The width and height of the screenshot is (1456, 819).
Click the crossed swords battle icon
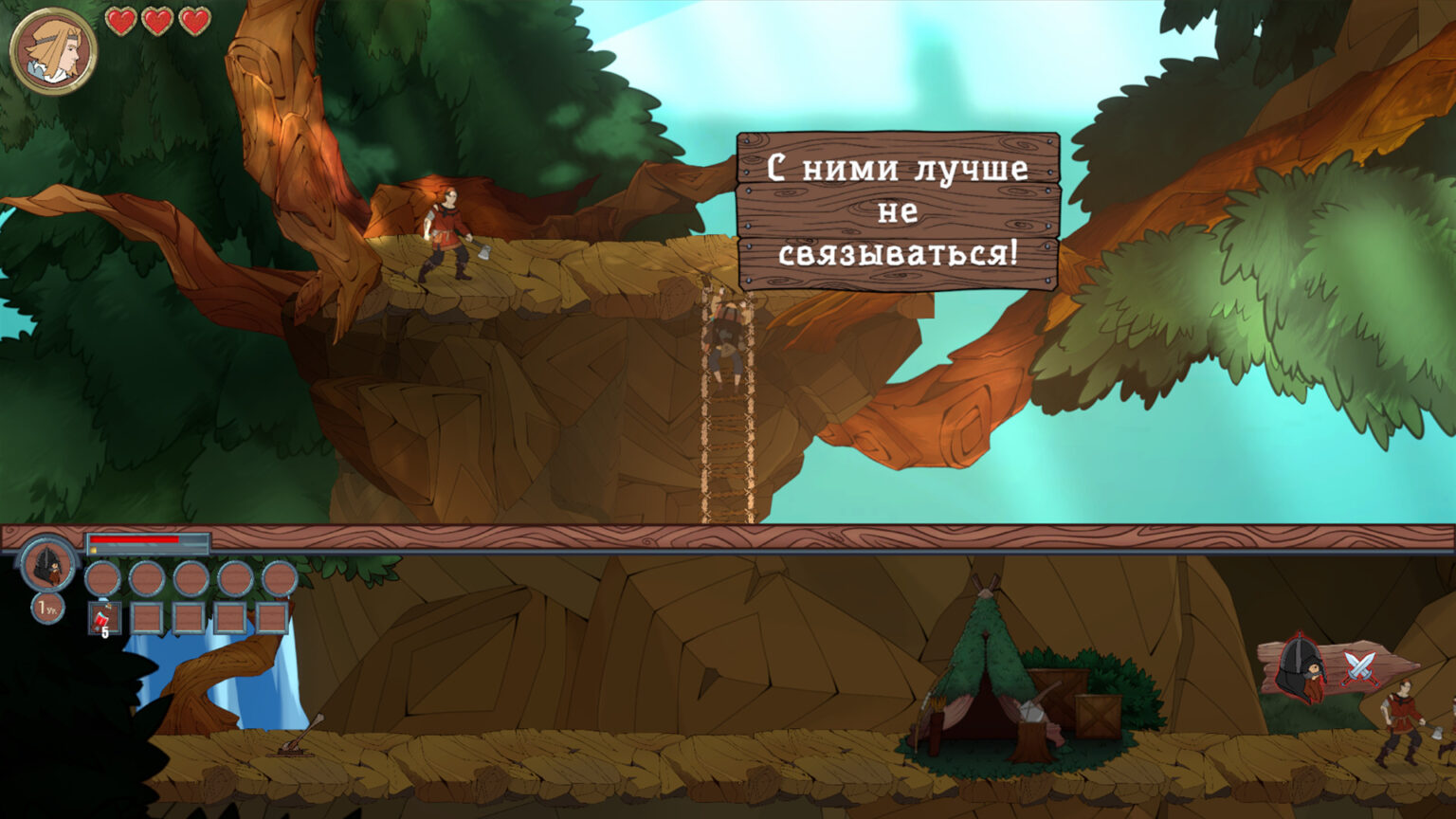coord(1361,667)
